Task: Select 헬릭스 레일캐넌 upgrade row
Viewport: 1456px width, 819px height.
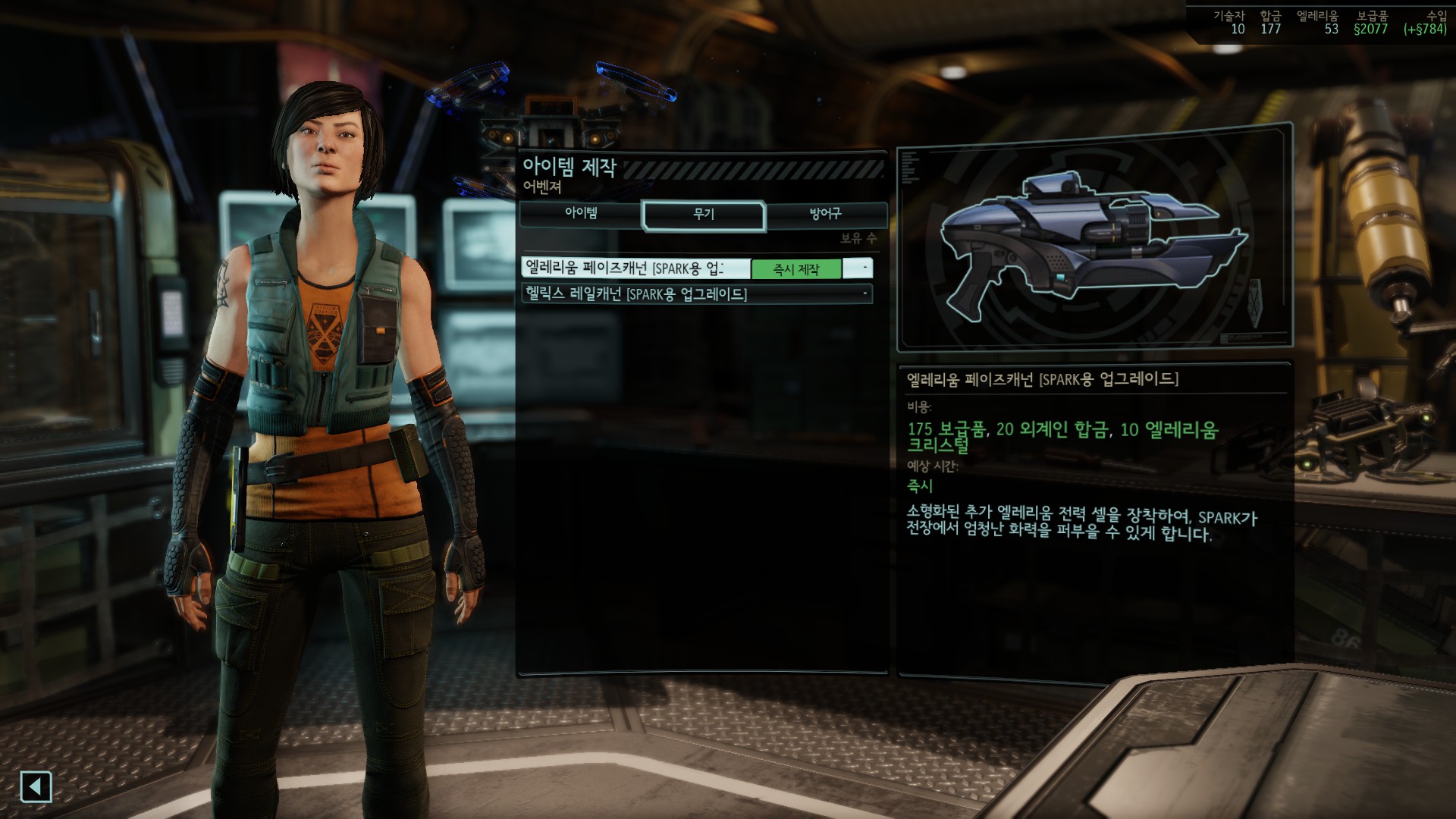Action: (696, 294)
